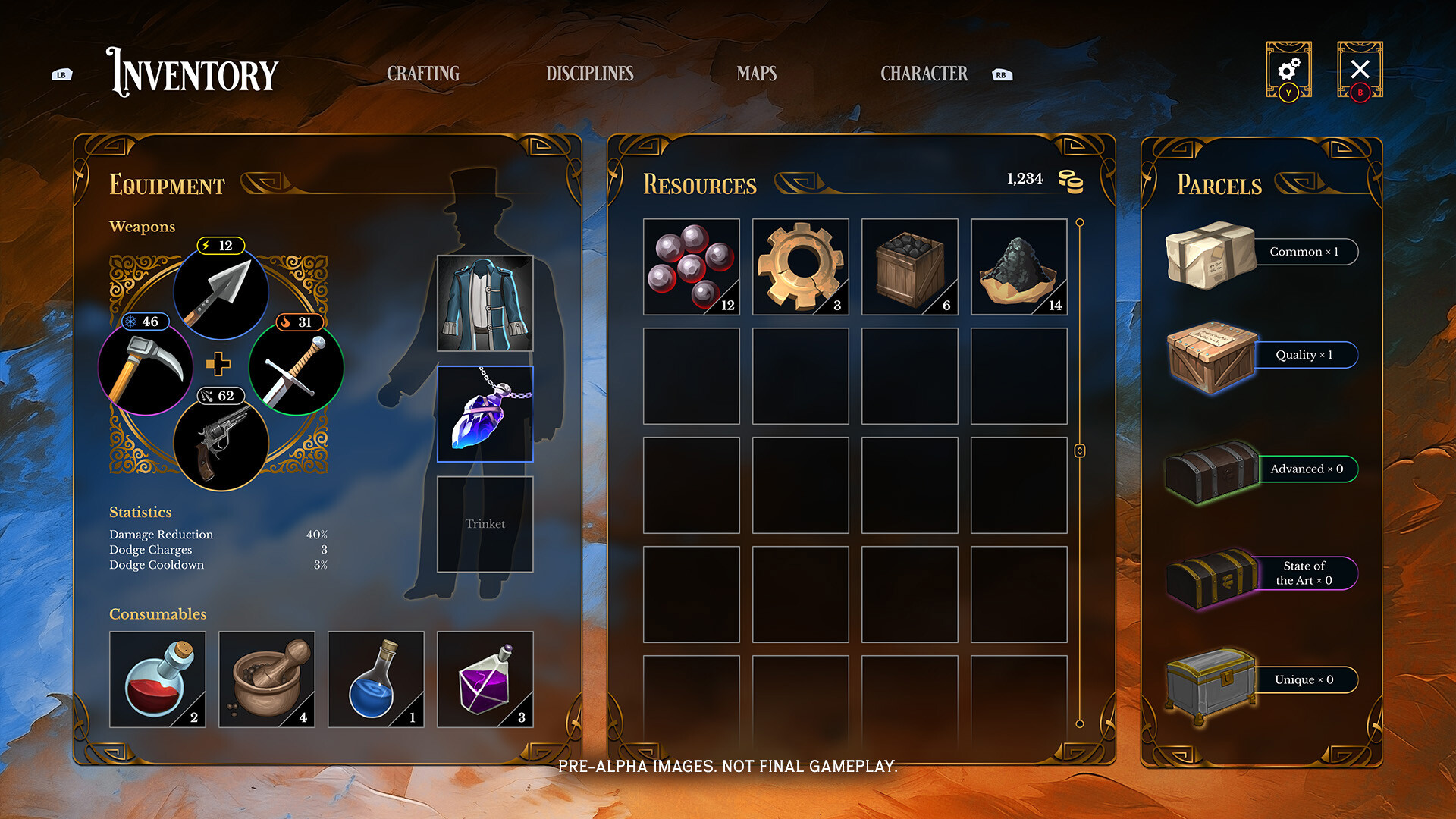Open the coal crate resource slot

tap(909, 266)
